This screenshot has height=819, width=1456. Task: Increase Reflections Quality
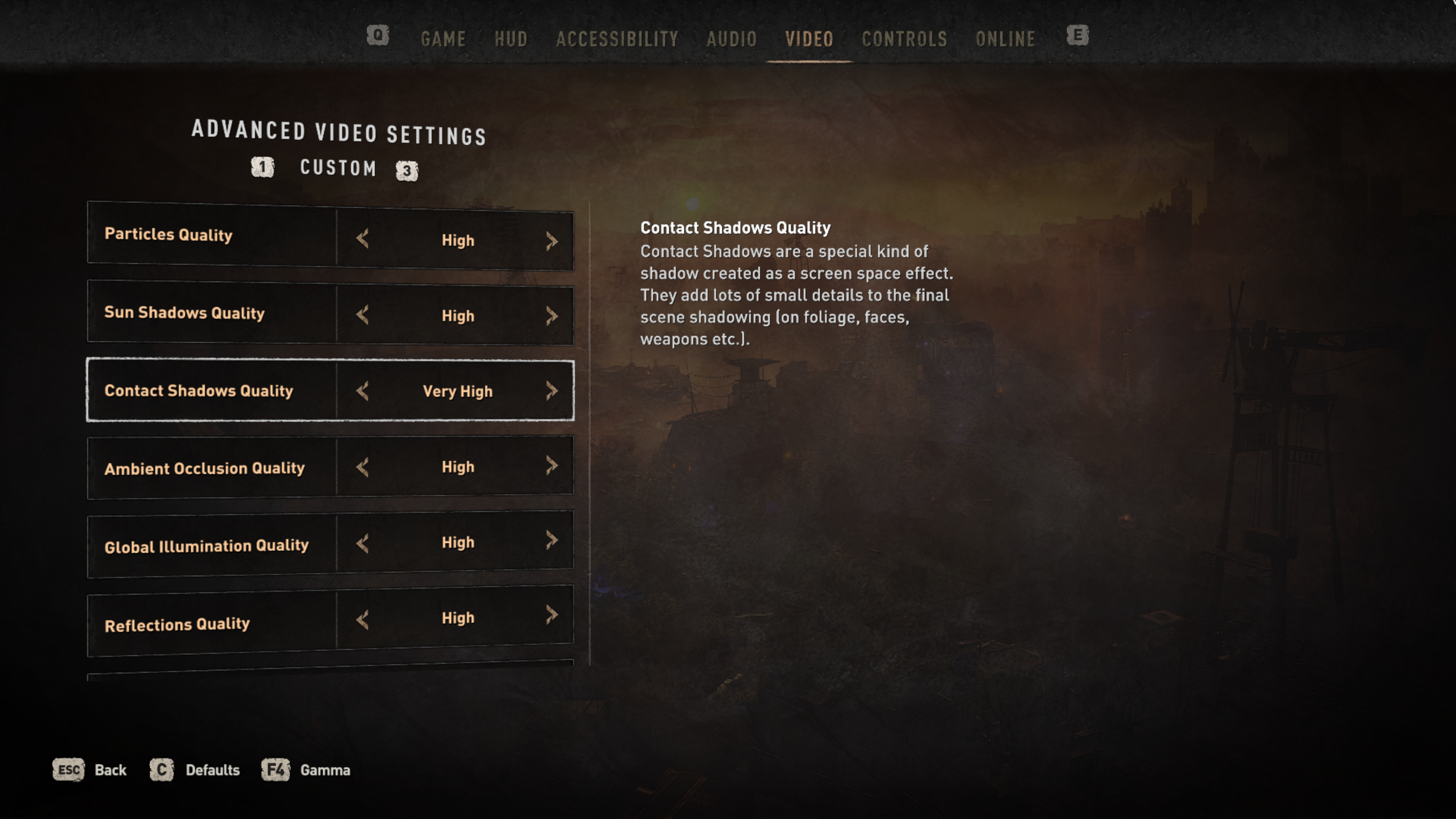[x=552, y=615]
